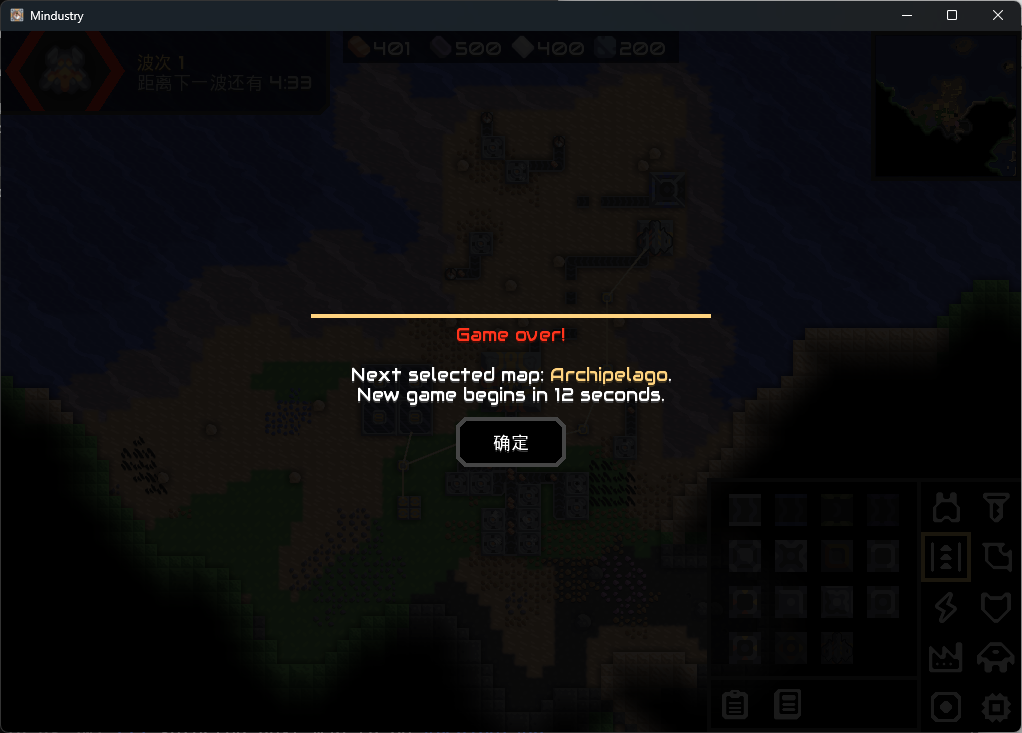Select the turret build category
The image size is (1022, 733).
[x=946, y=508]
